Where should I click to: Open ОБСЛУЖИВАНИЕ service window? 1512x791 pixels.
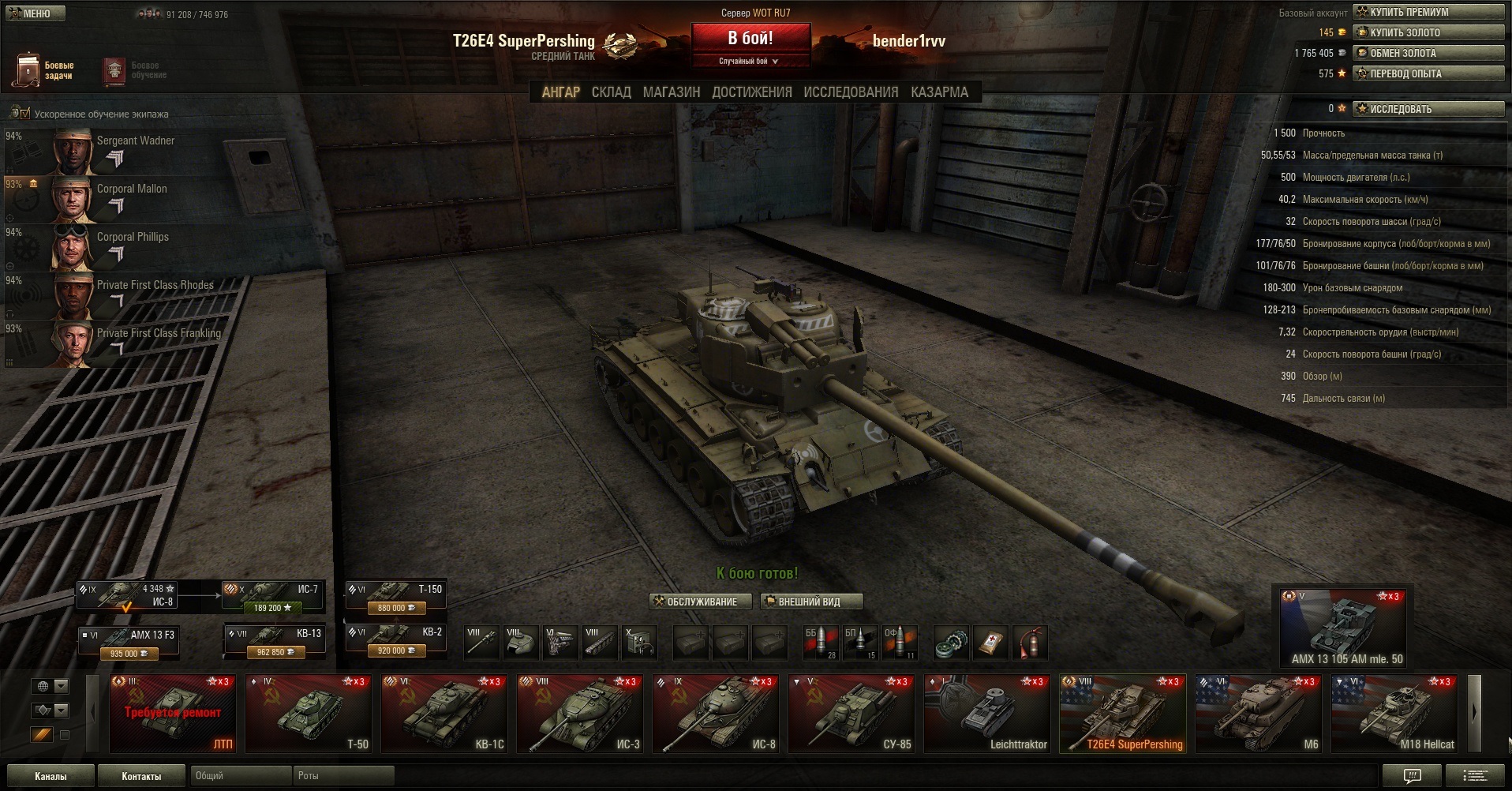(694, 602)
